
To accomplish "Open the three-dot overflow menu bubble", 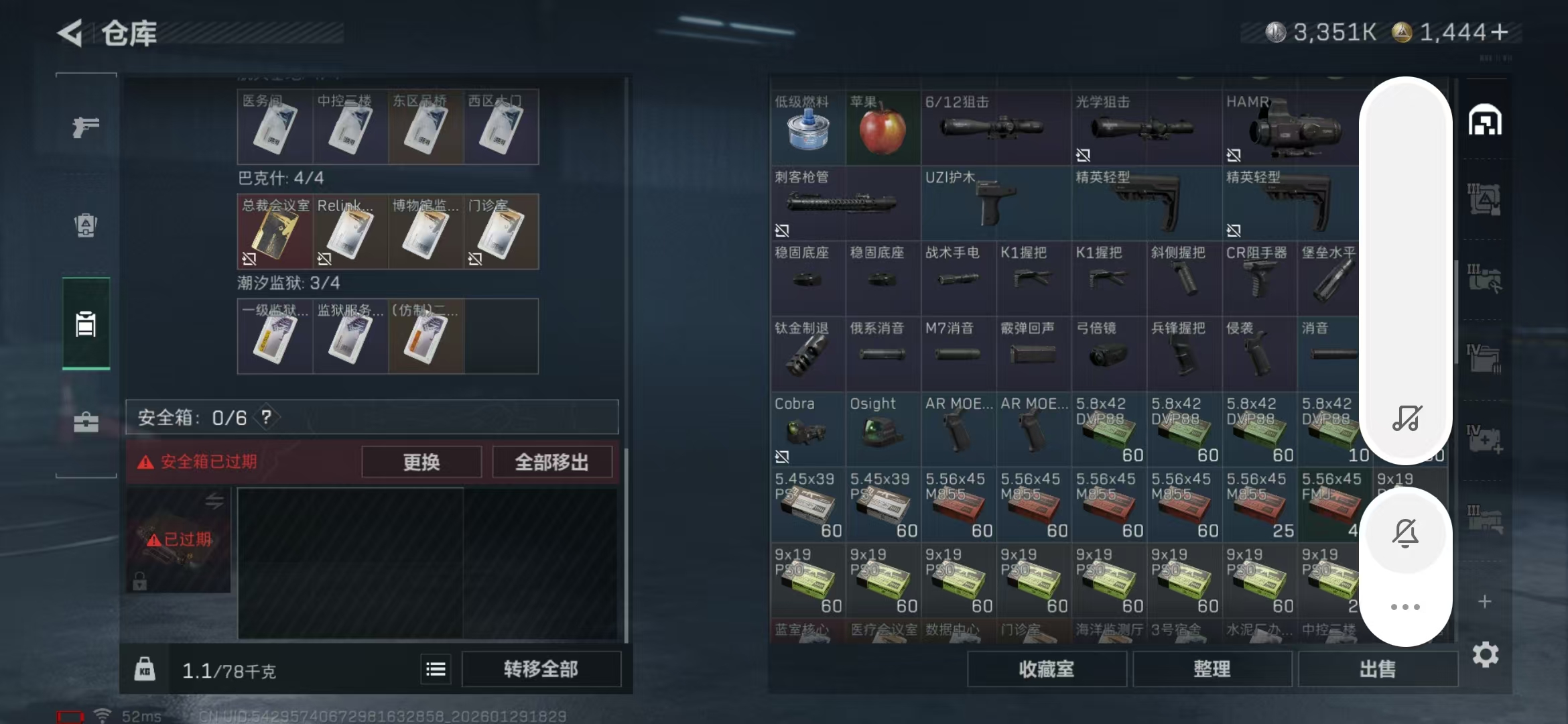I will [1407, 607].
